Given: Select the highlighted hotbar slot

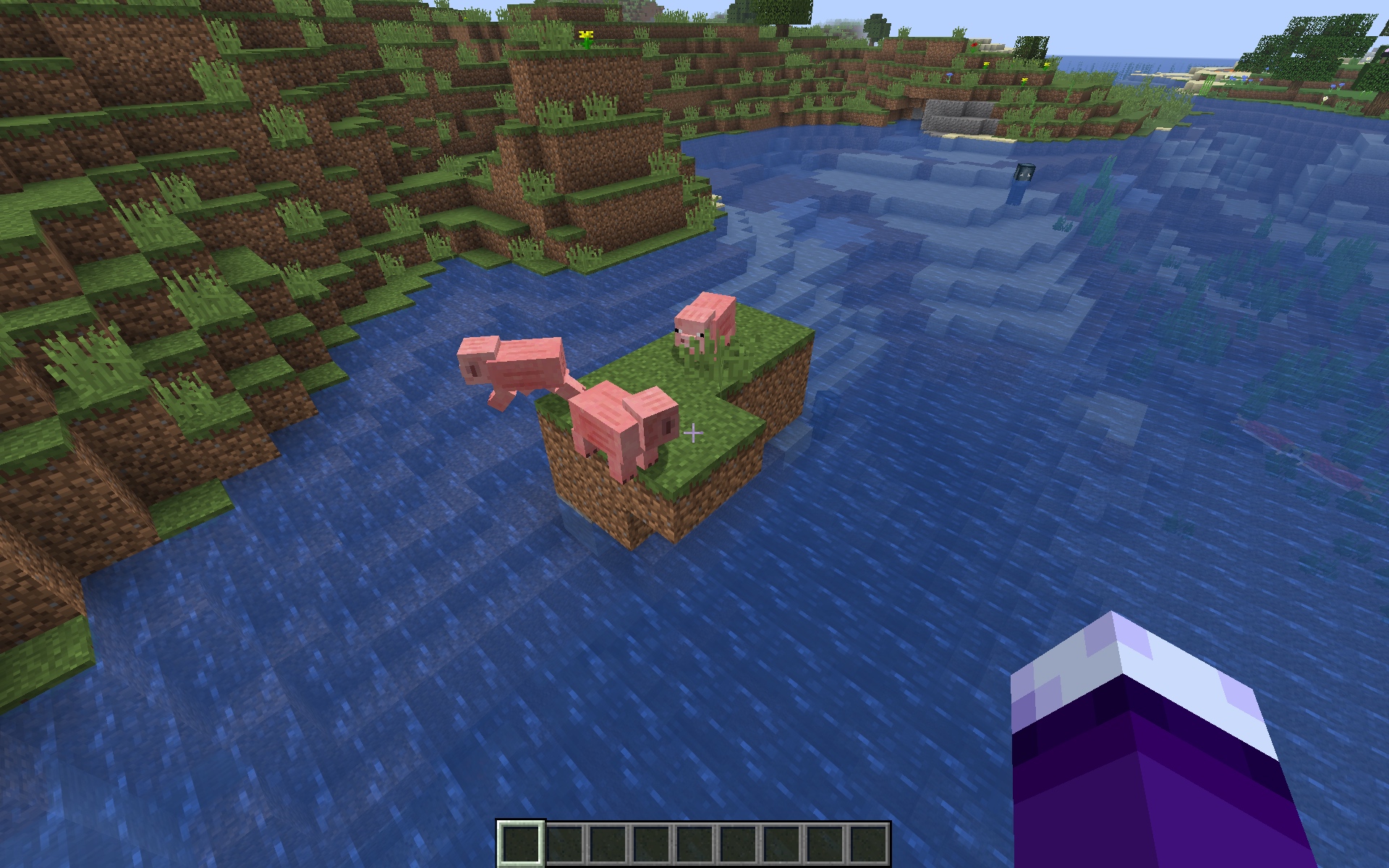Looking at the screenshot, I should point(521,843).
